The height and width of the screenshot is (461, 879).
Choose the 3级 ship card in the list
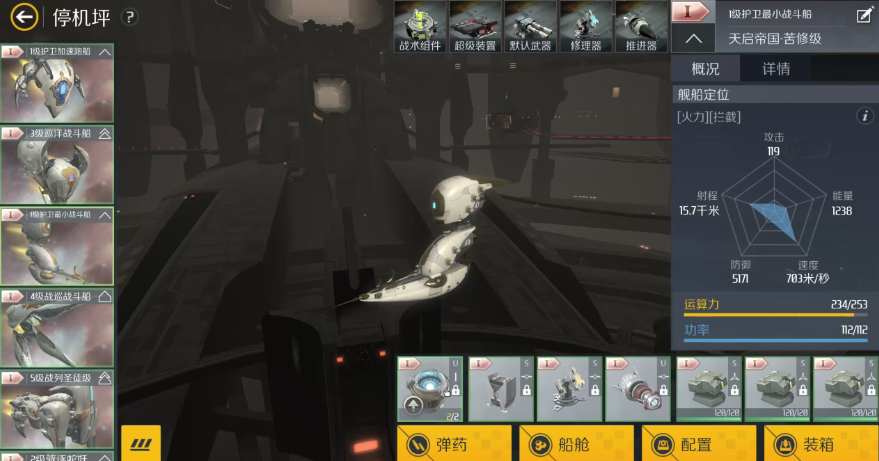(58, 165)
